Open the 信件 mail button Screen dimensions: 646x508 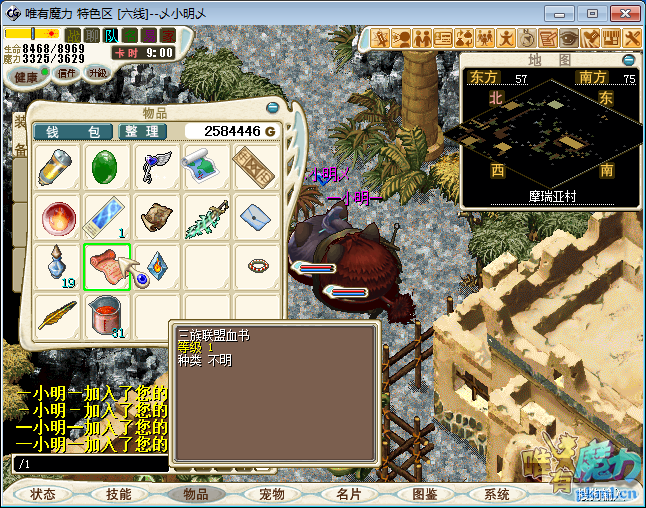67,73
